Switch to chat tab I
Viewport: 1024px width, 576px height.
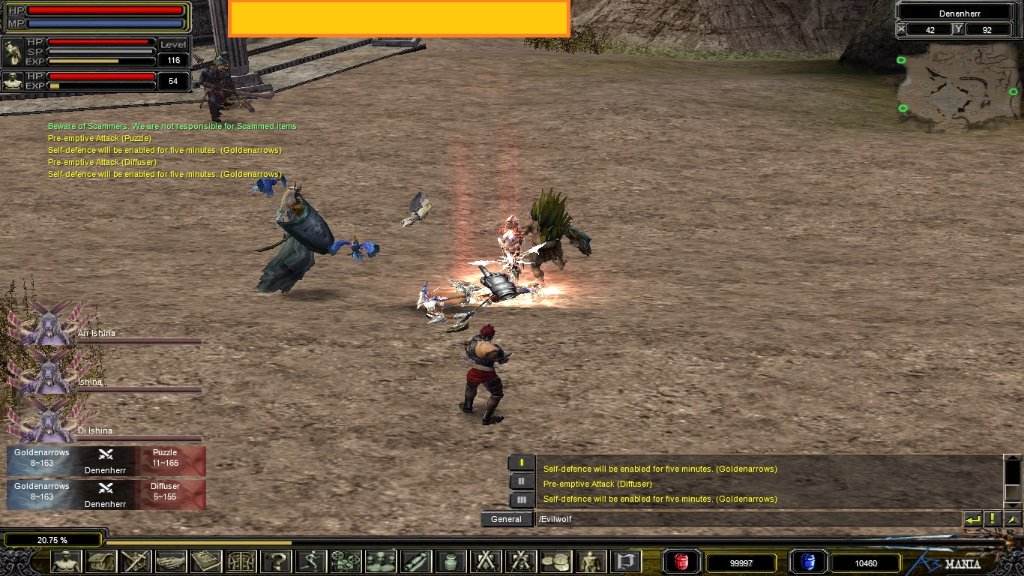pos(521,462)
